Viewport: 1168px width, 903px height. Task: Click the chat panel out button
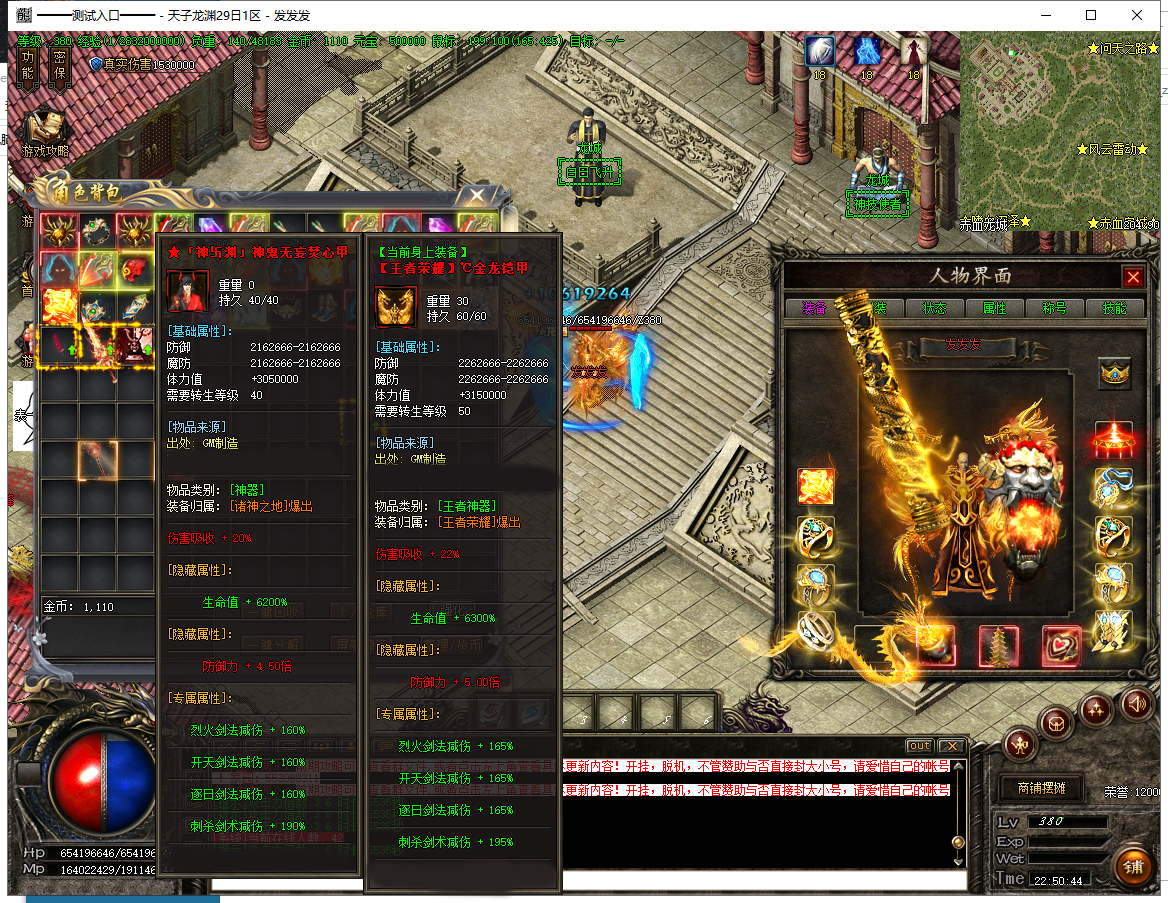point(918,746)
